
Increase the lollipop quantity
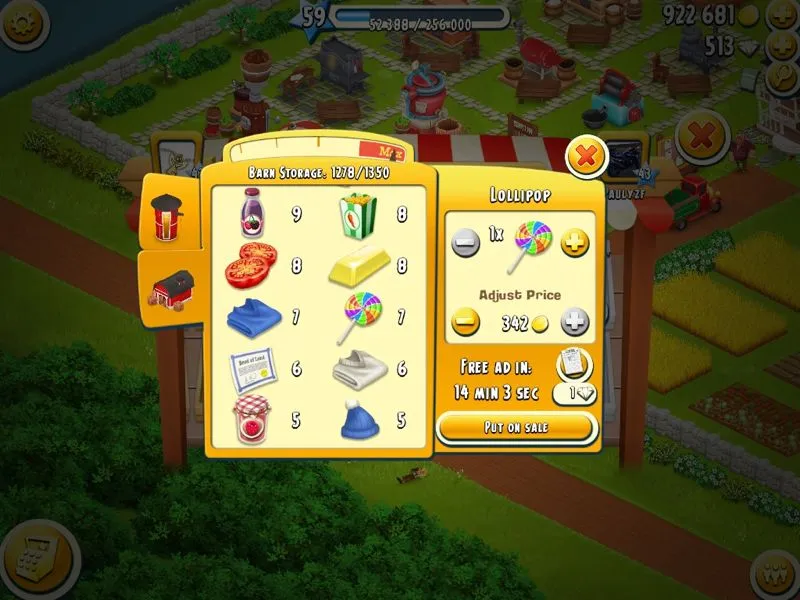coord(574,243)
